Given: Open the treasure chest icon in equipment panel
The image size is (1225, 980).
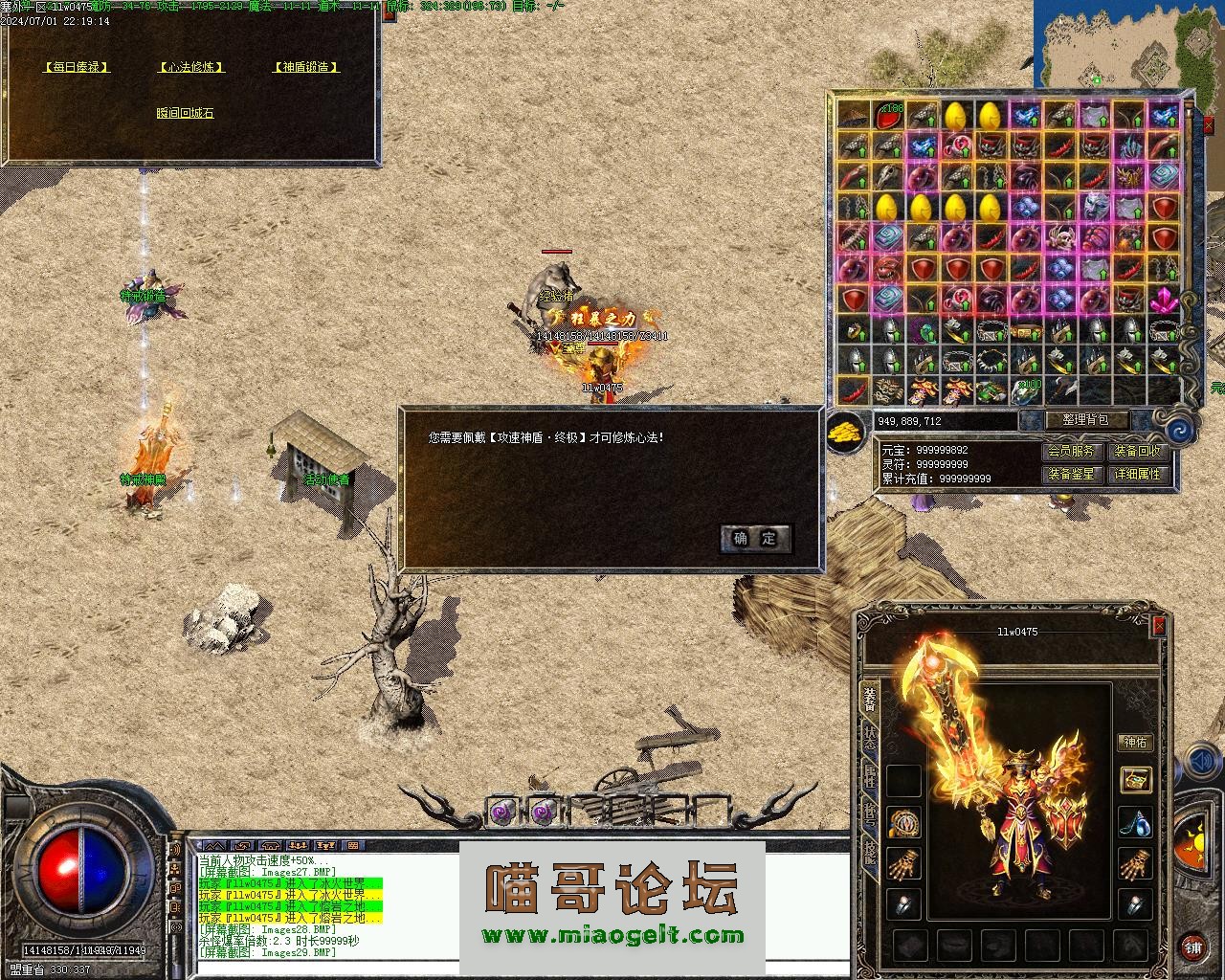Looking at the screenshot, I should [1135, 779].
